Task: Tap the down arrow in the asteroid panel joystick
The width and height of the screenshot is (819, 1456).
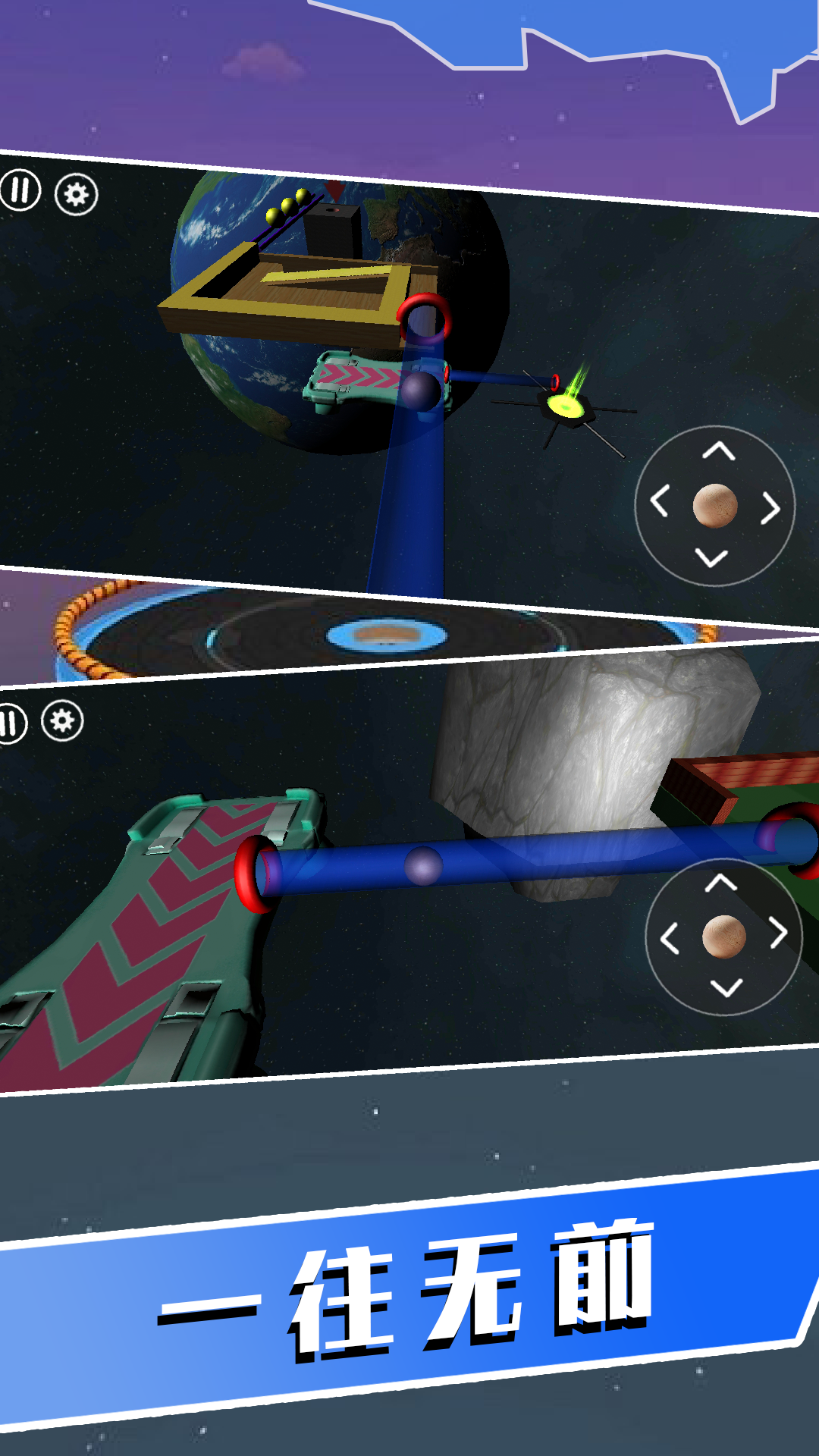Action: tap(726, 987)
